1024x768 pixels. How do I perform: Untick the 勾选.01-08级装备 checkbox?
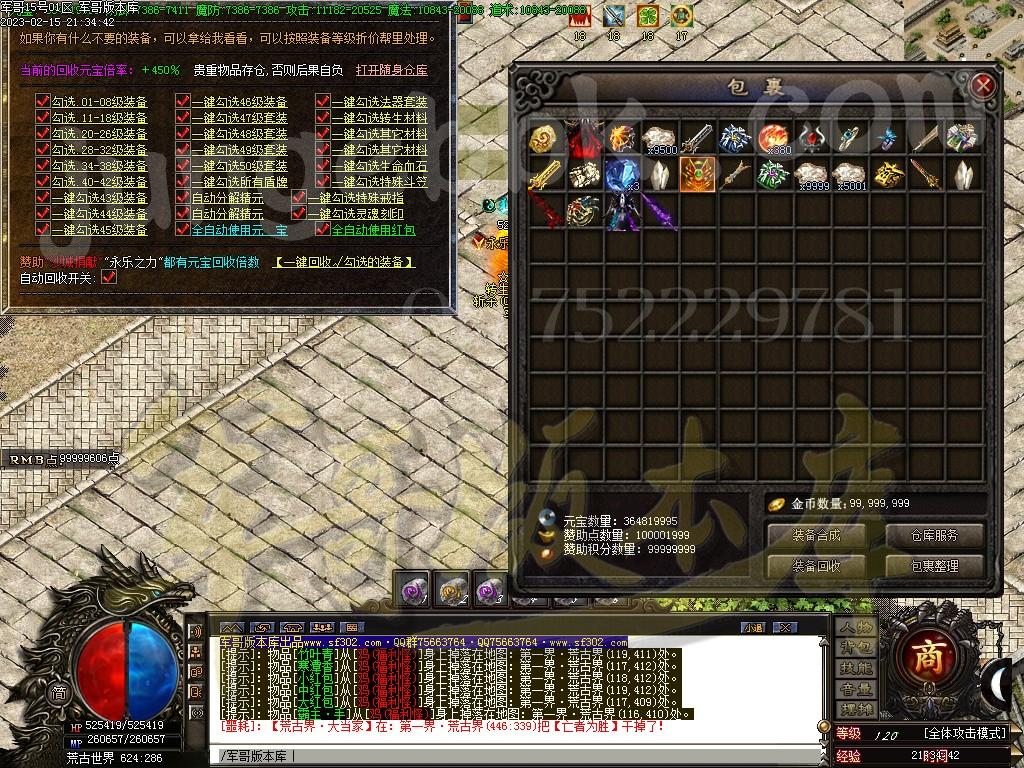click(x=42, y=102)
